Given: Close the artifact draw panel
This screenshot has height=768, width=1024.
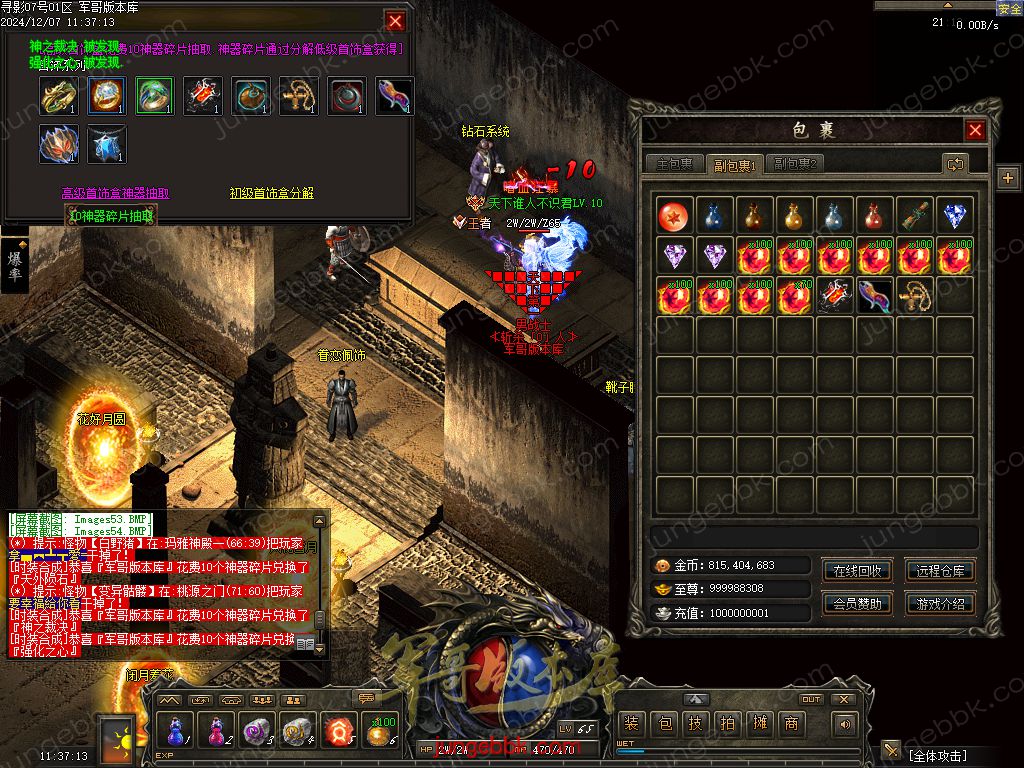Looking at the screenshot, I should tap(396, 21).
